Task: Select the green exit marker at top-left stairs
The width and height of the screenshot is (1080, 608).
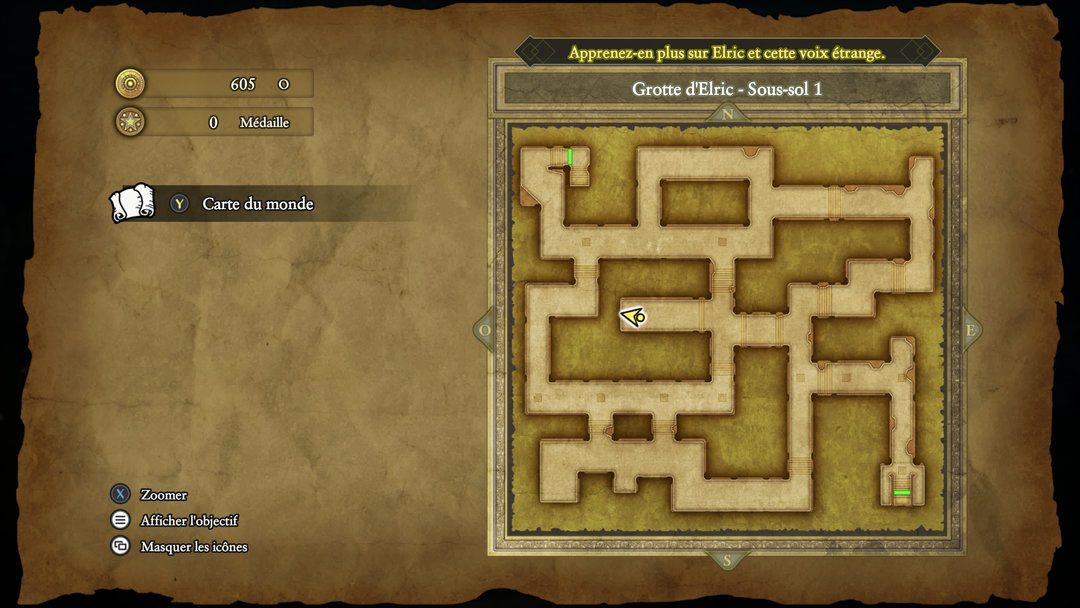Action: (x=570, y=156)
